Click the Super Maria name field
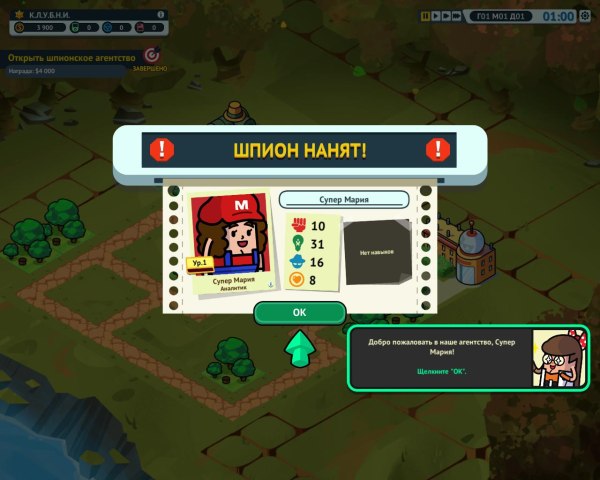This screenshot has width=600, height=480. click(344, 199)
